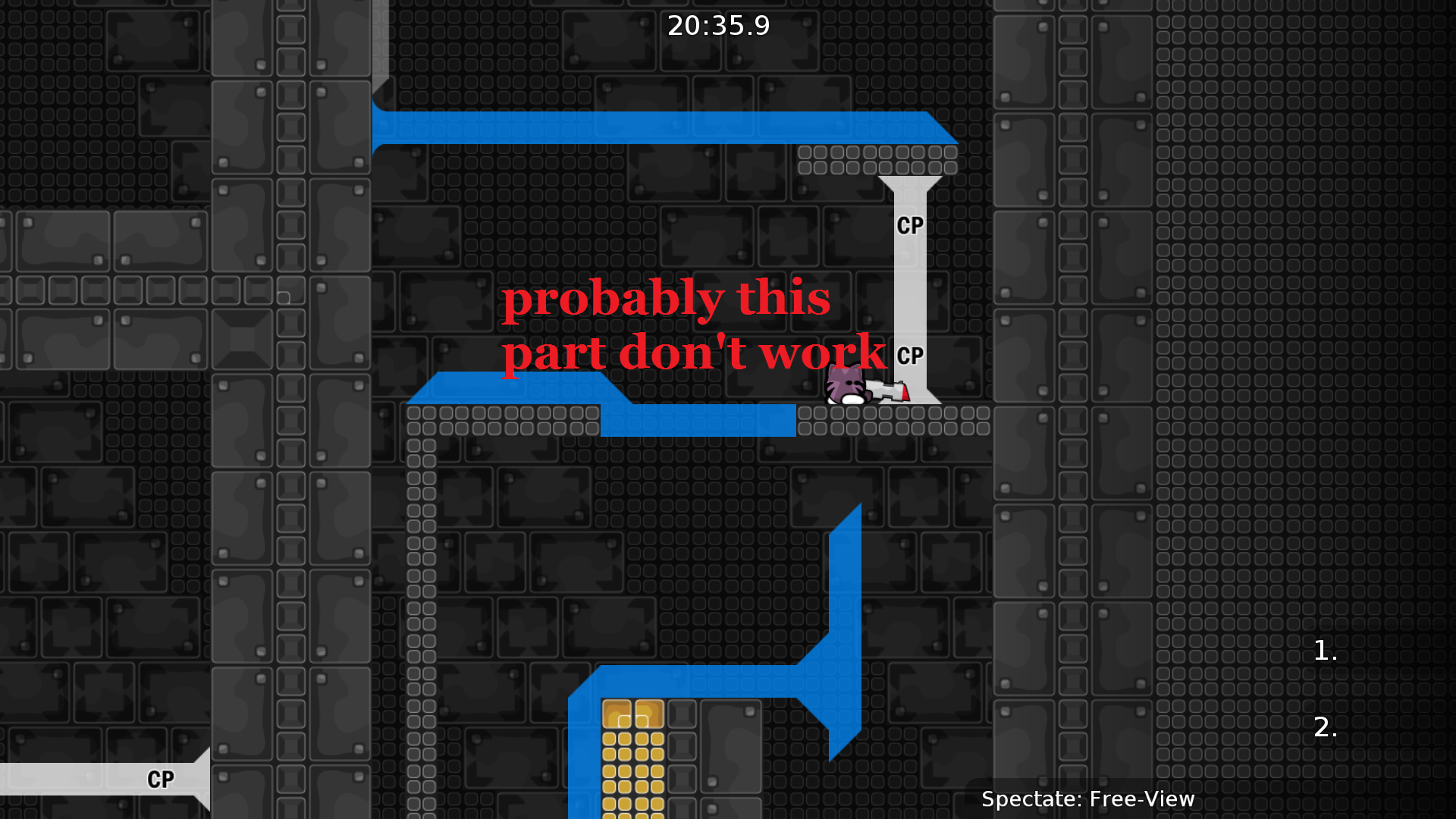Click the timer reading 20:35.9
Viewport: 1456px width, 819px height.
pos(717,25)
